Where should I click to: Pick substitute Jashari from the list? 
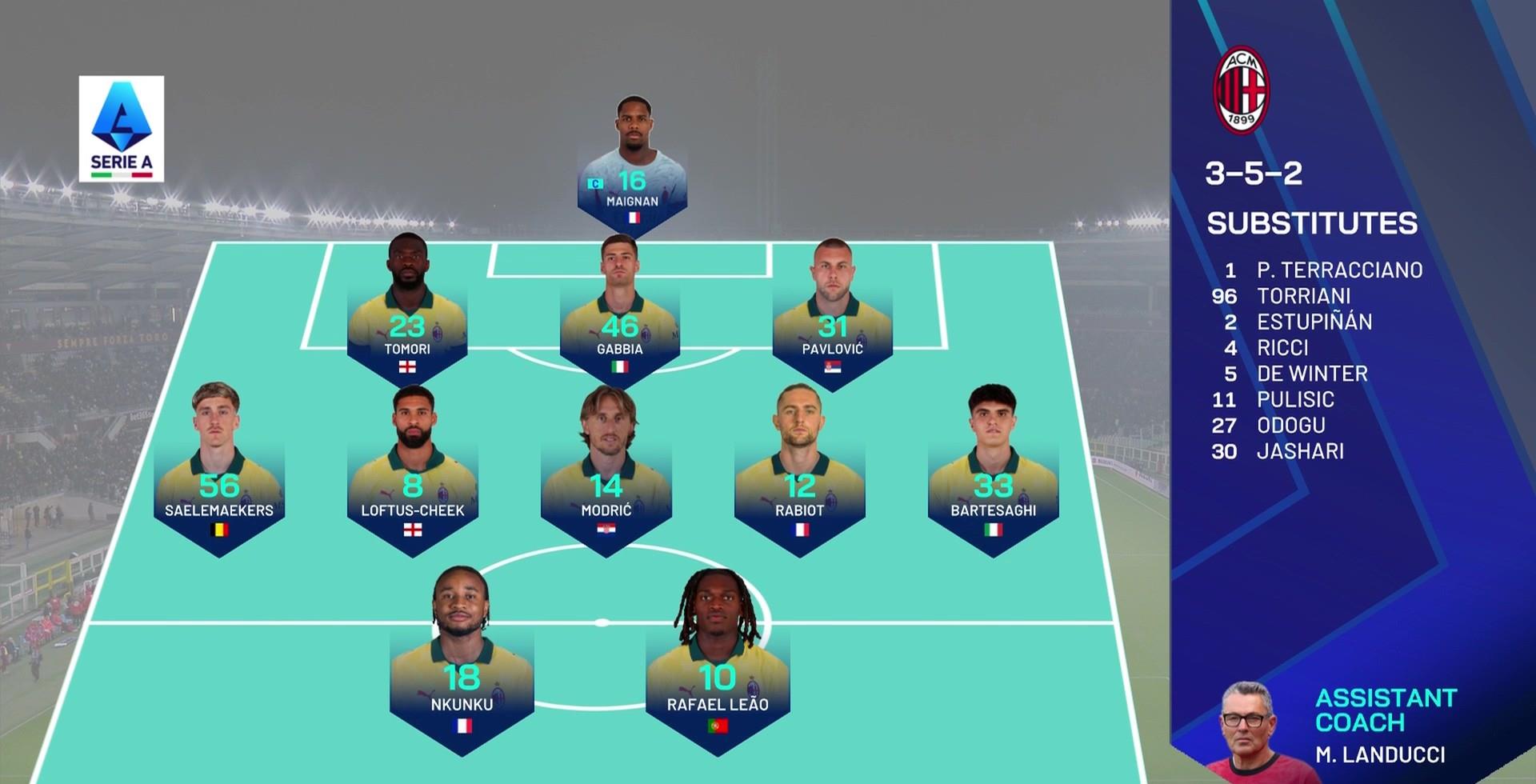click(1300, 451)
